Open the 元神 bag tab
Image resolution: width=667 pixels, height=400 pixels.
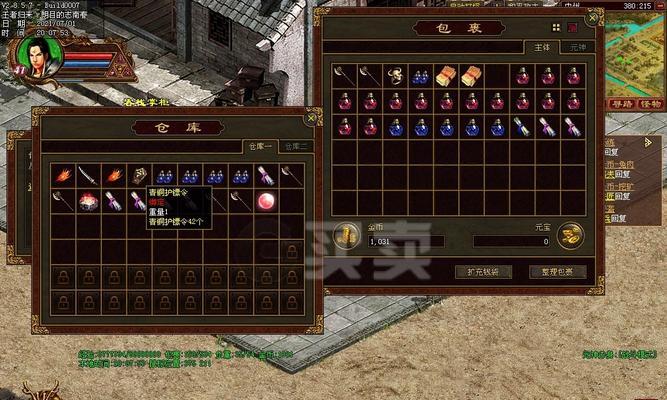[577, 46]
